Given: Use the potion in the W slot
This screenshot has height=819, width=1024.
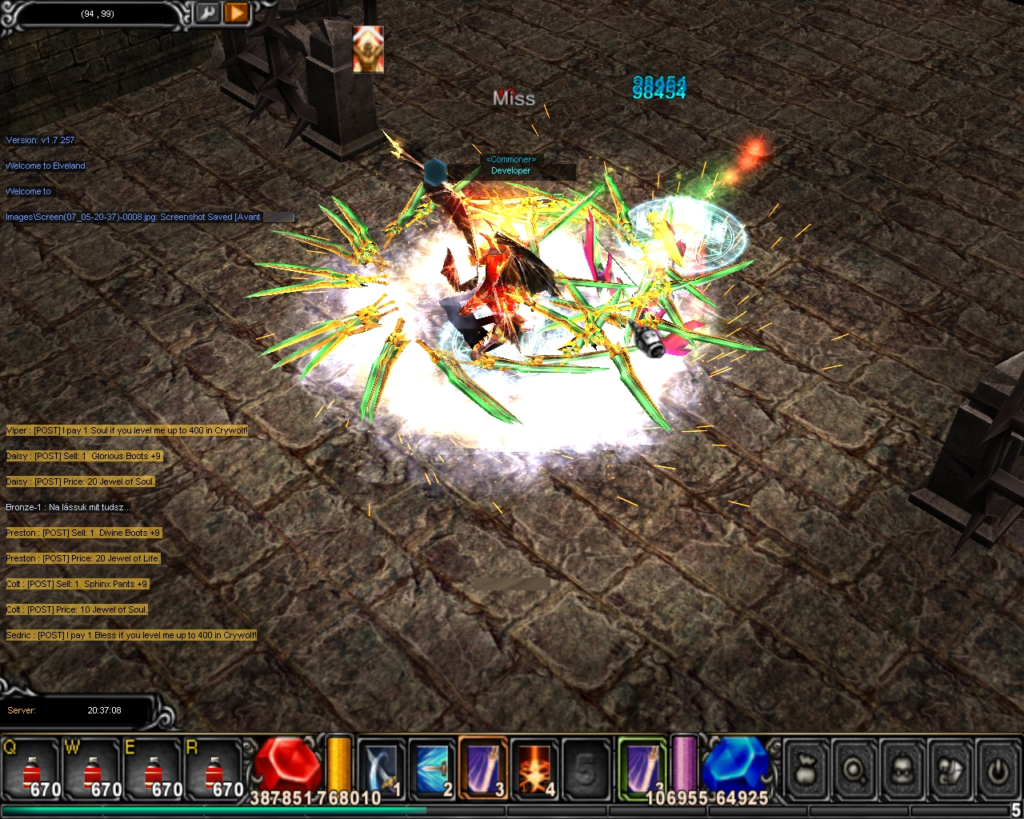Looking at the screenshot, I should coord(92,769).
